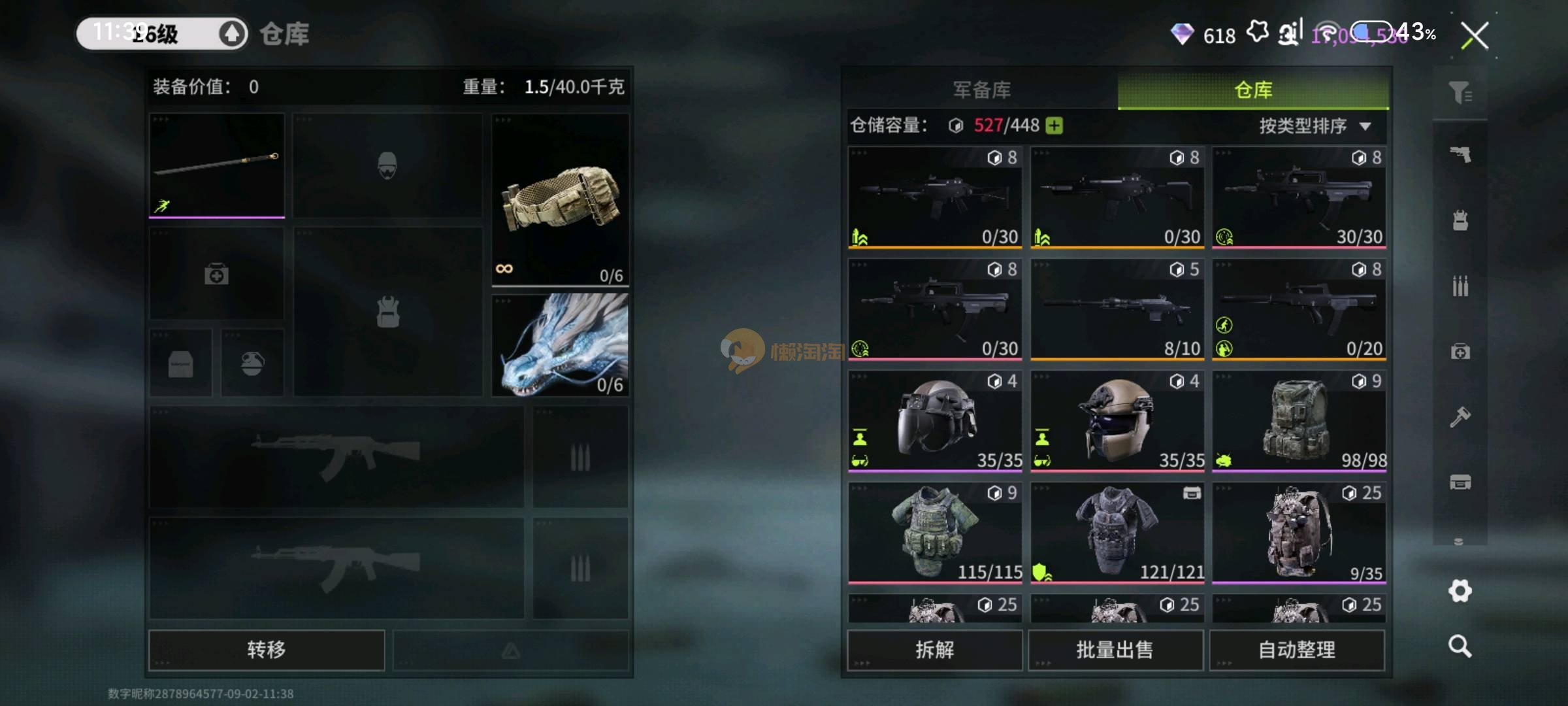Click the 转移 transfer button

pos(266,649)
